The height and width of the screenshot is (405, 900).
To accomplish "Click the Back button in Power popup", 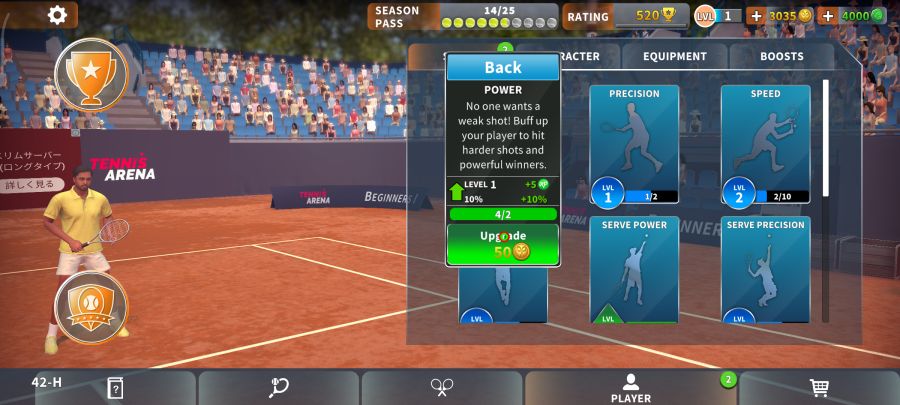I will 502,67.
